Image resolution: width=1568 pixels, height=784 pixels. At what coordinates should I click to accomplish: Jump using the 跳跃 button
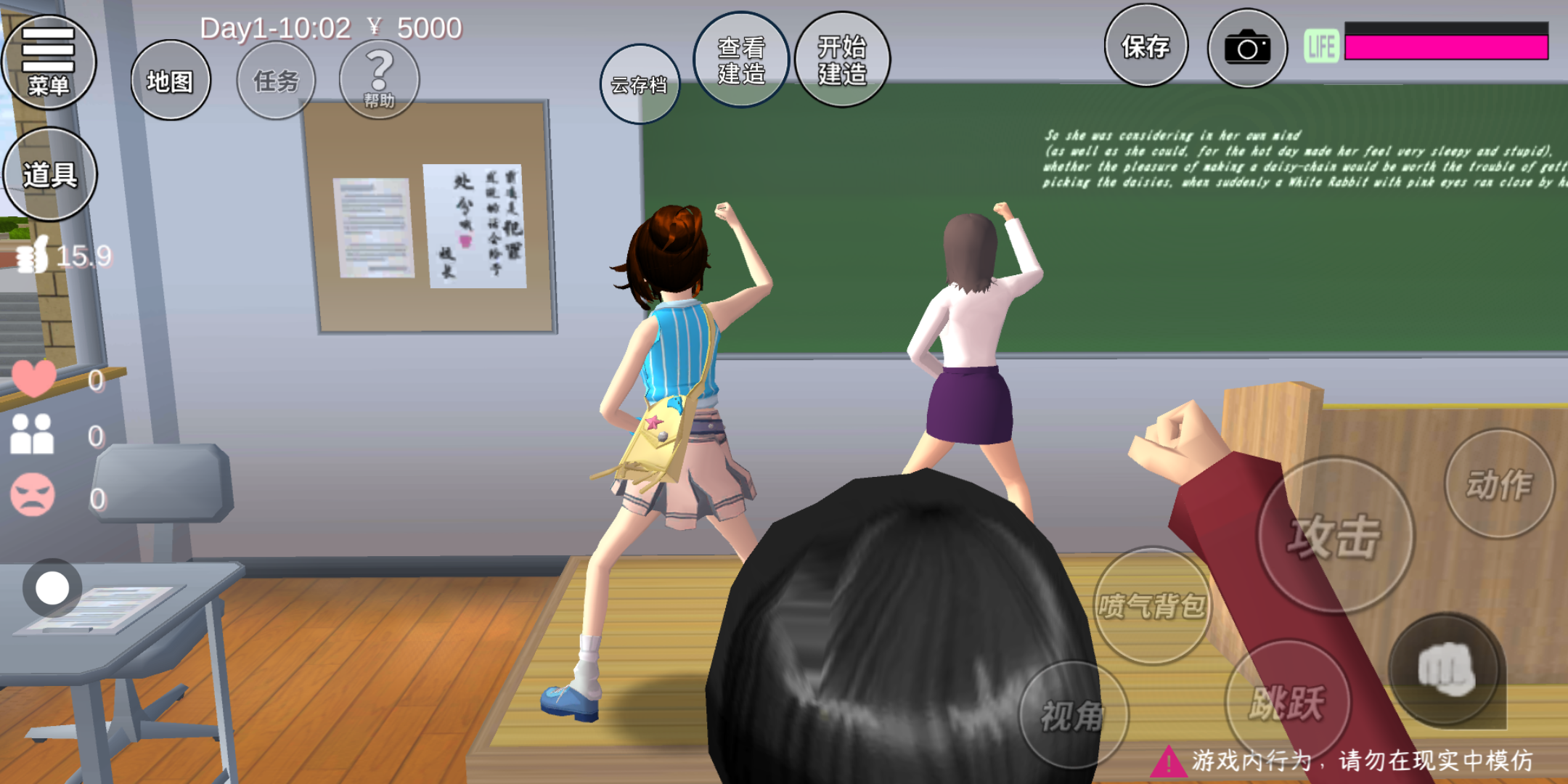click(1287, 702)
